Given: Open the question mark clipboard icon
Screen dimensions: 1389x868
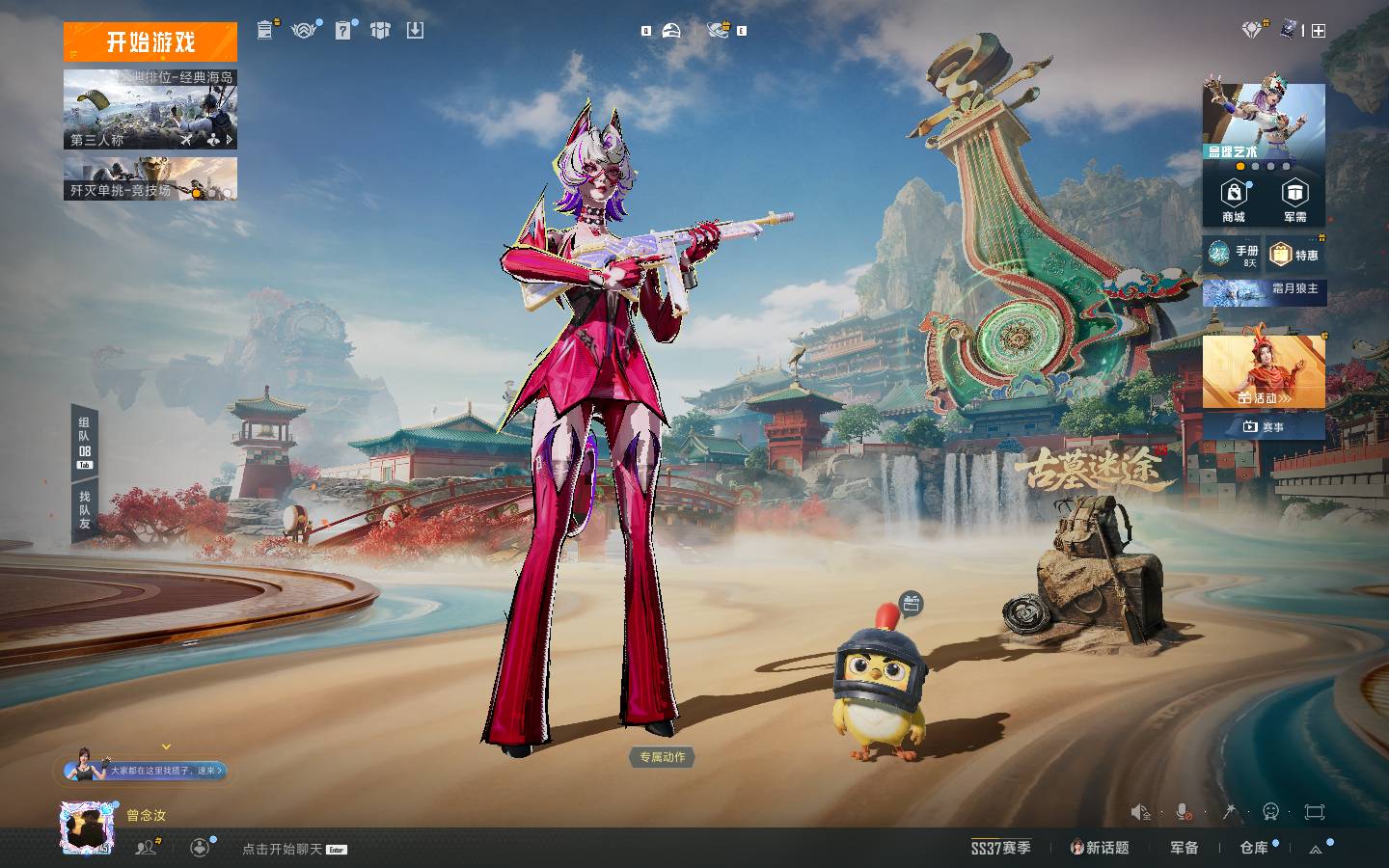Looking at the screenshot, I should (x=342, y=31).
